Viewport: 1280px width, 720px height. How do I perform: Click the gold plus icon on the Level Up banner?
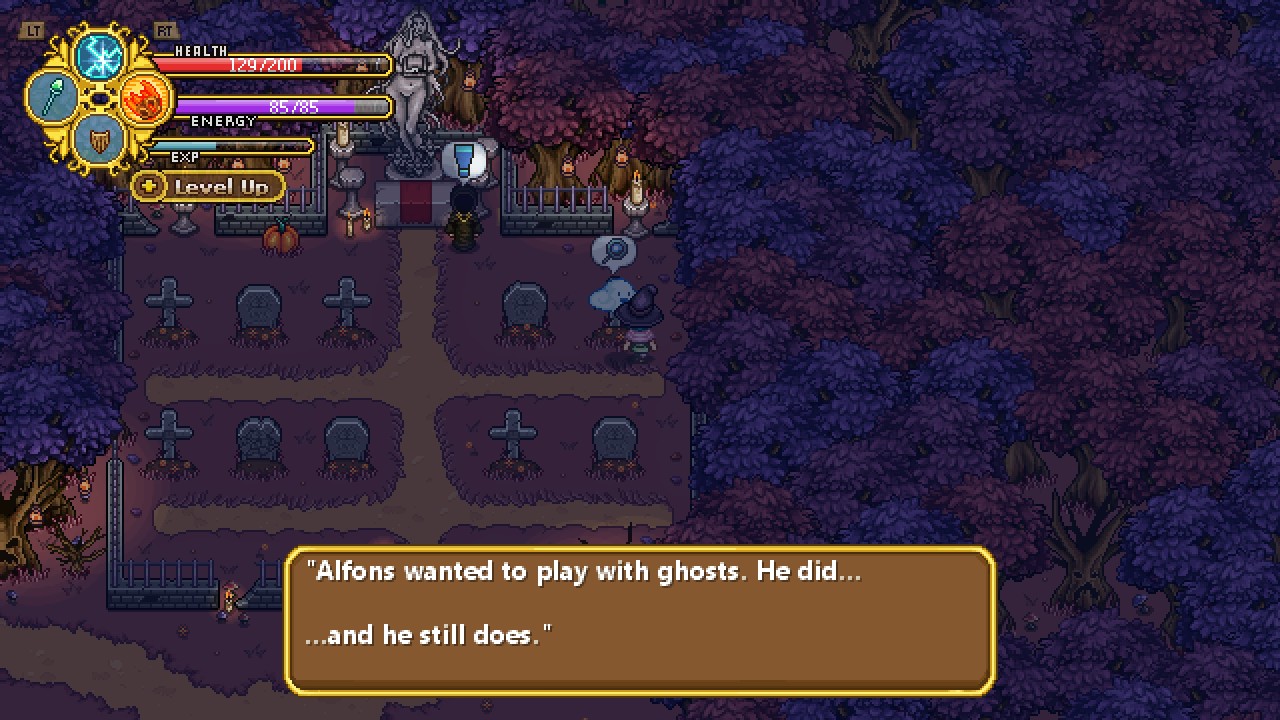pyautogui.click(x=148, y=186)
